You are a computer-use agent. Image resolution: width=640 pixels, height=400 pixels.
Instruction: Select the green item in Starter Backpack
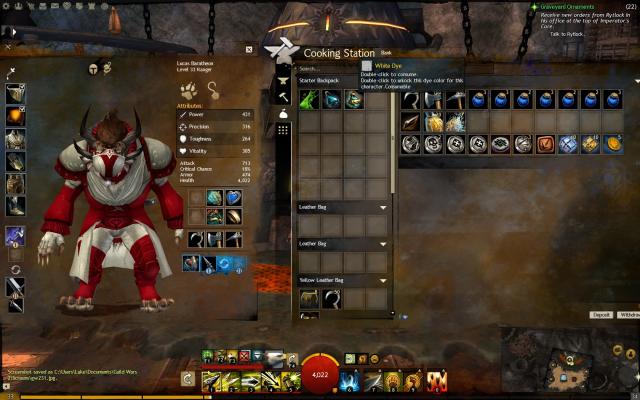[310, 99]
